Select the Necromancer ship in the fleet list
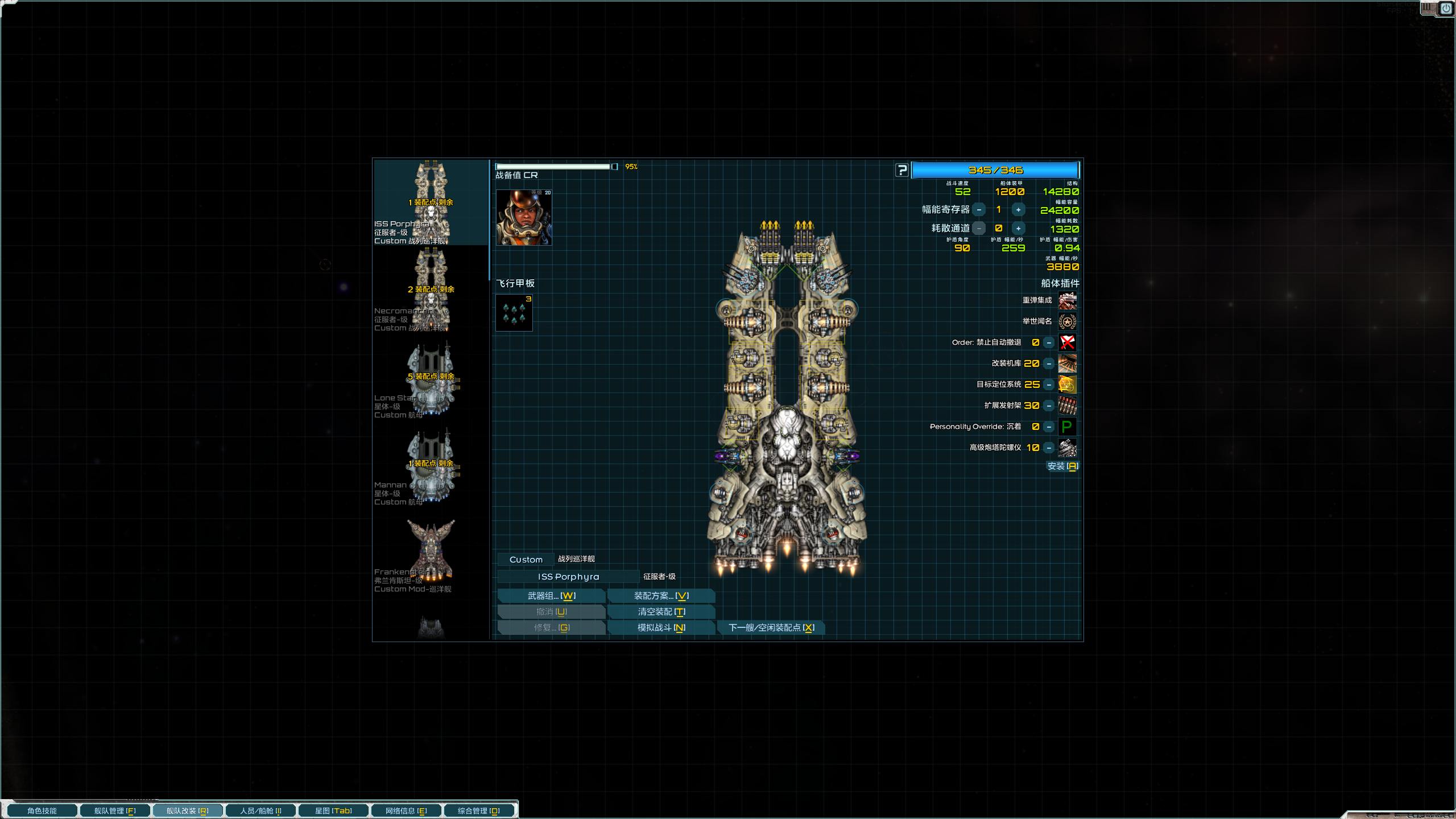Screen dimensions: 1456x819 click(431, 290)
